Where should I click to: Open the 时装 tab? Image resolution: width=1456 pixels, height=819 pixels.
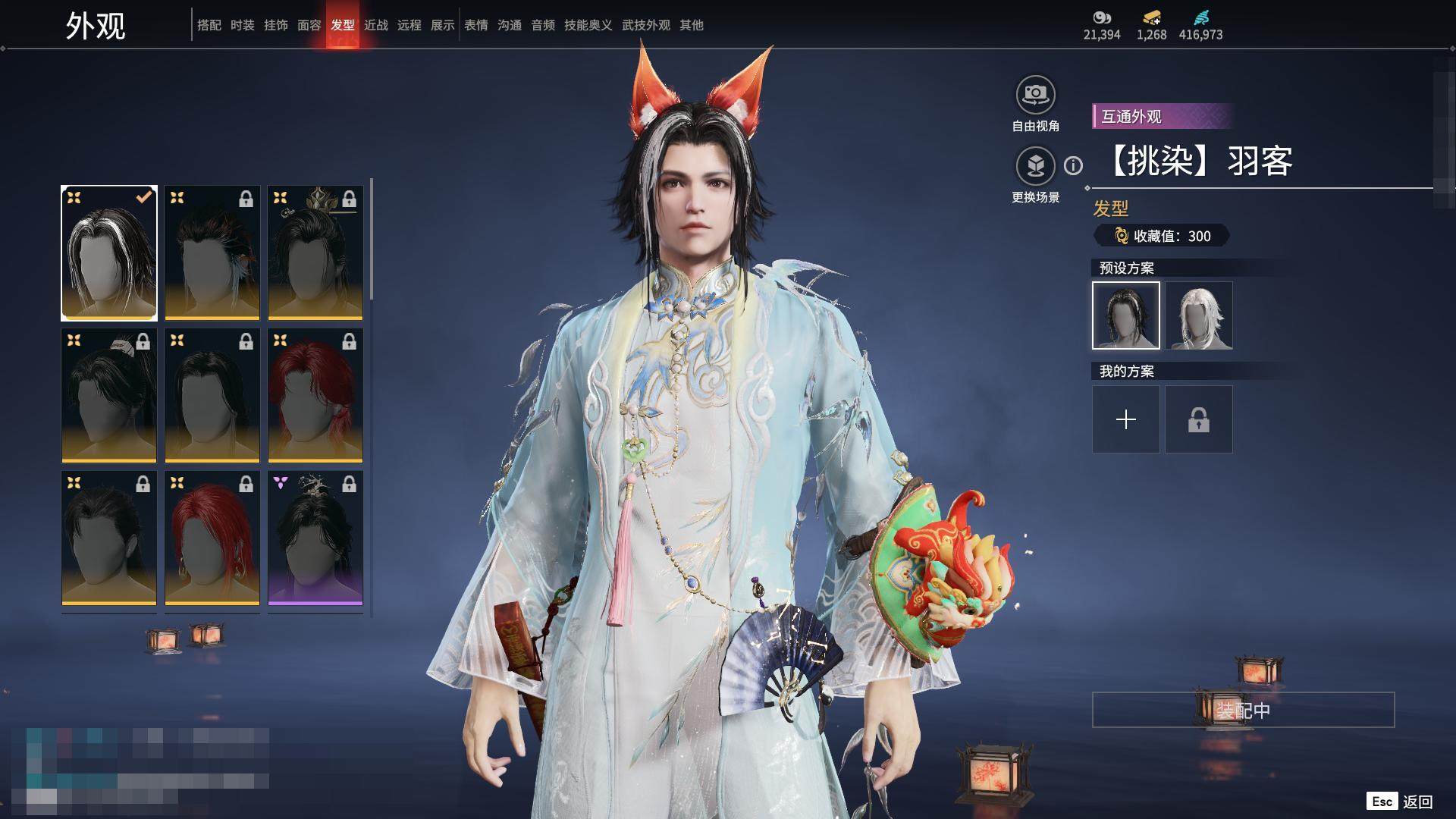pos(242,25)
